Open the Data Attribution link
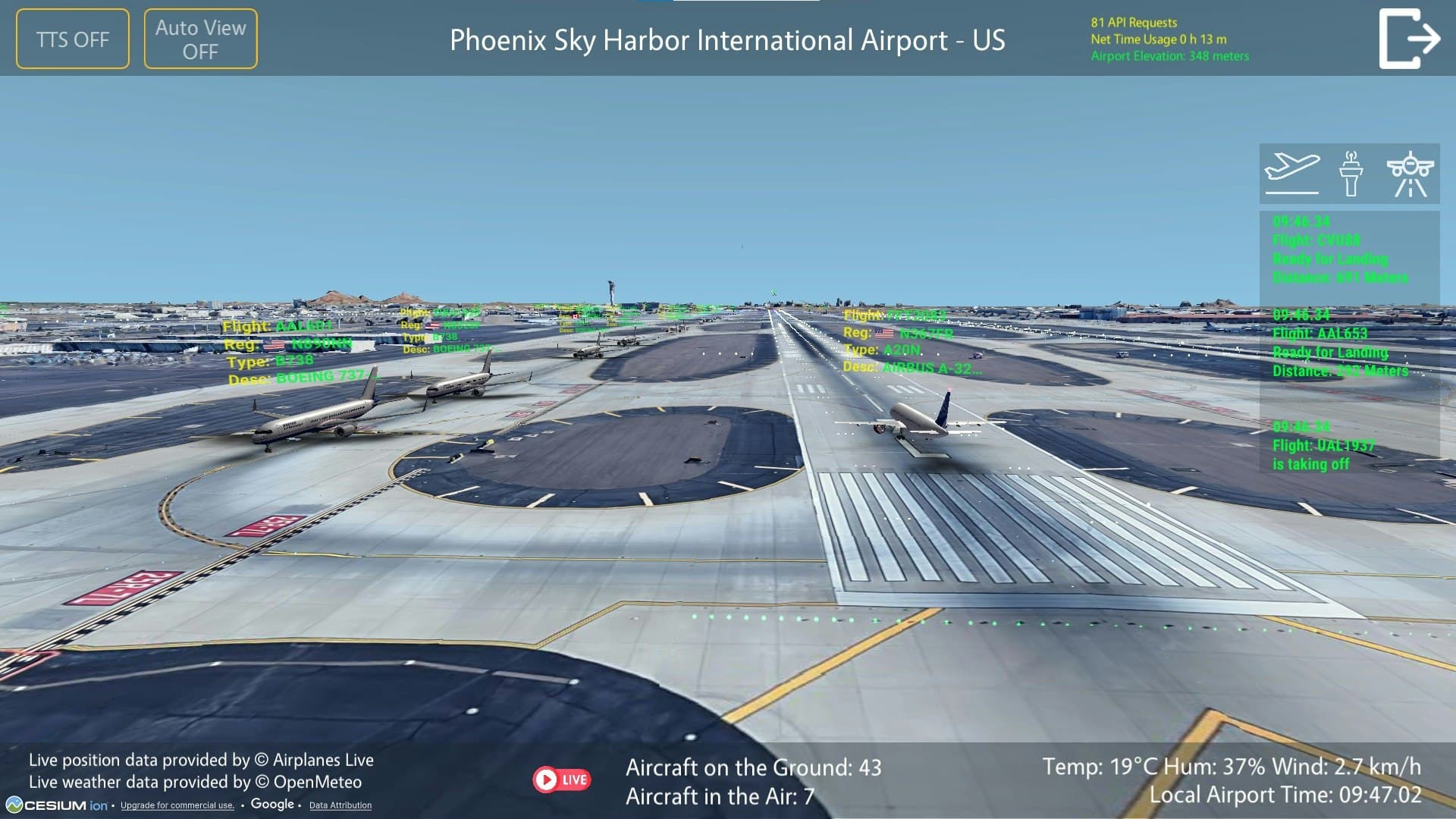The width and height of the screenshot is (1456, 819). click(340, 806)
